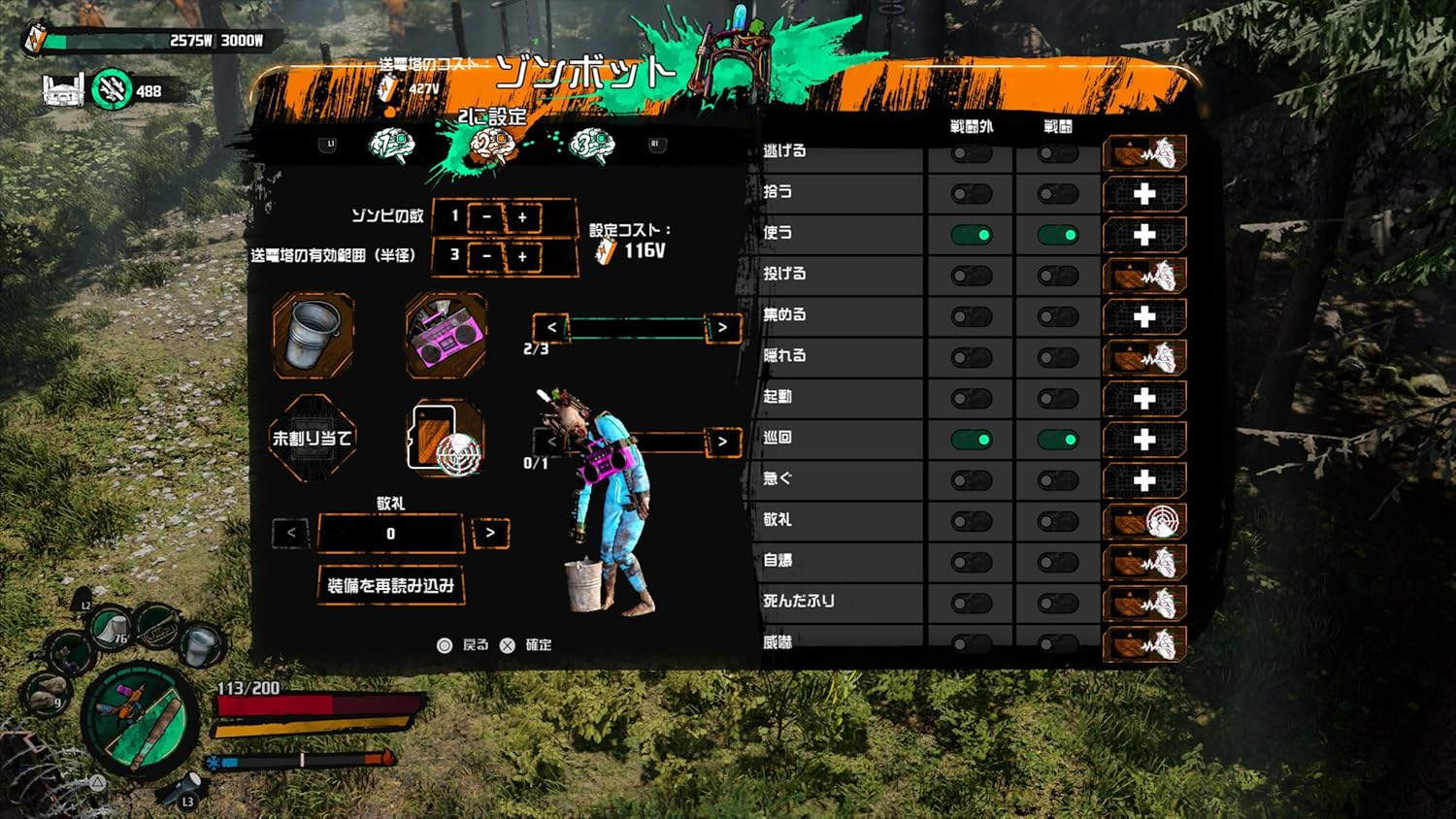Click the 未割り当て (unassigned) chip slot
Image resolution: width=1456 pixels, height=819 pixels.
coord(313,439)
